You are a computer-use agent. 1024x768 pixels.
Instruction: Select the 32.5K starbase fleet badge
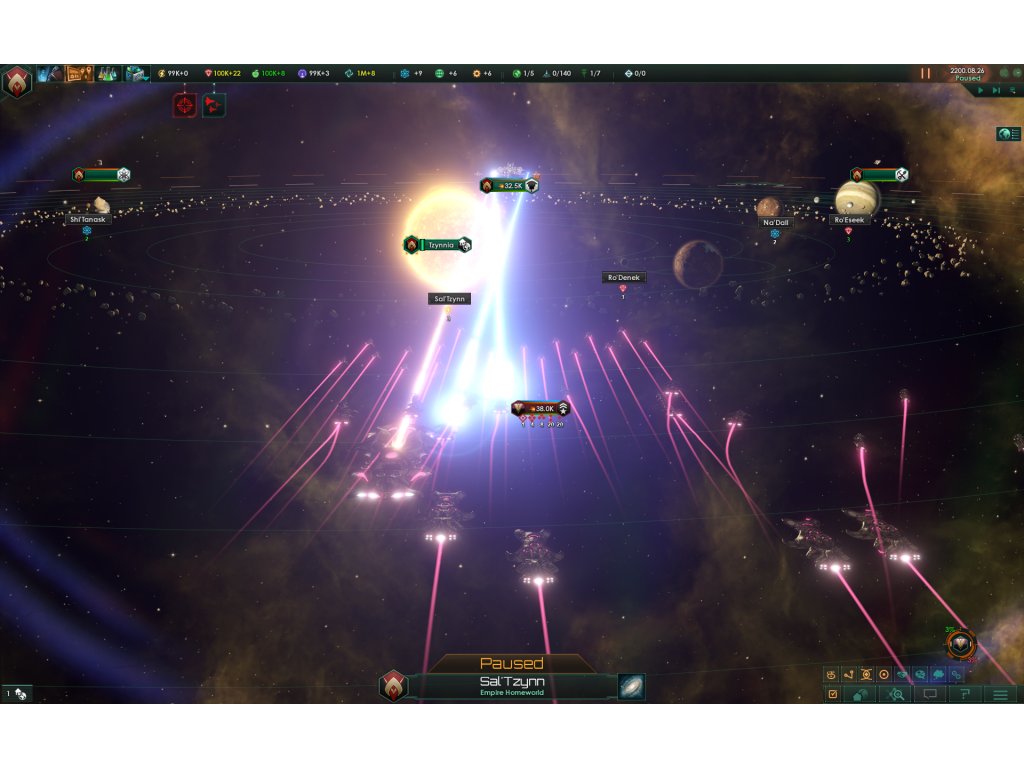click(509, 185)
